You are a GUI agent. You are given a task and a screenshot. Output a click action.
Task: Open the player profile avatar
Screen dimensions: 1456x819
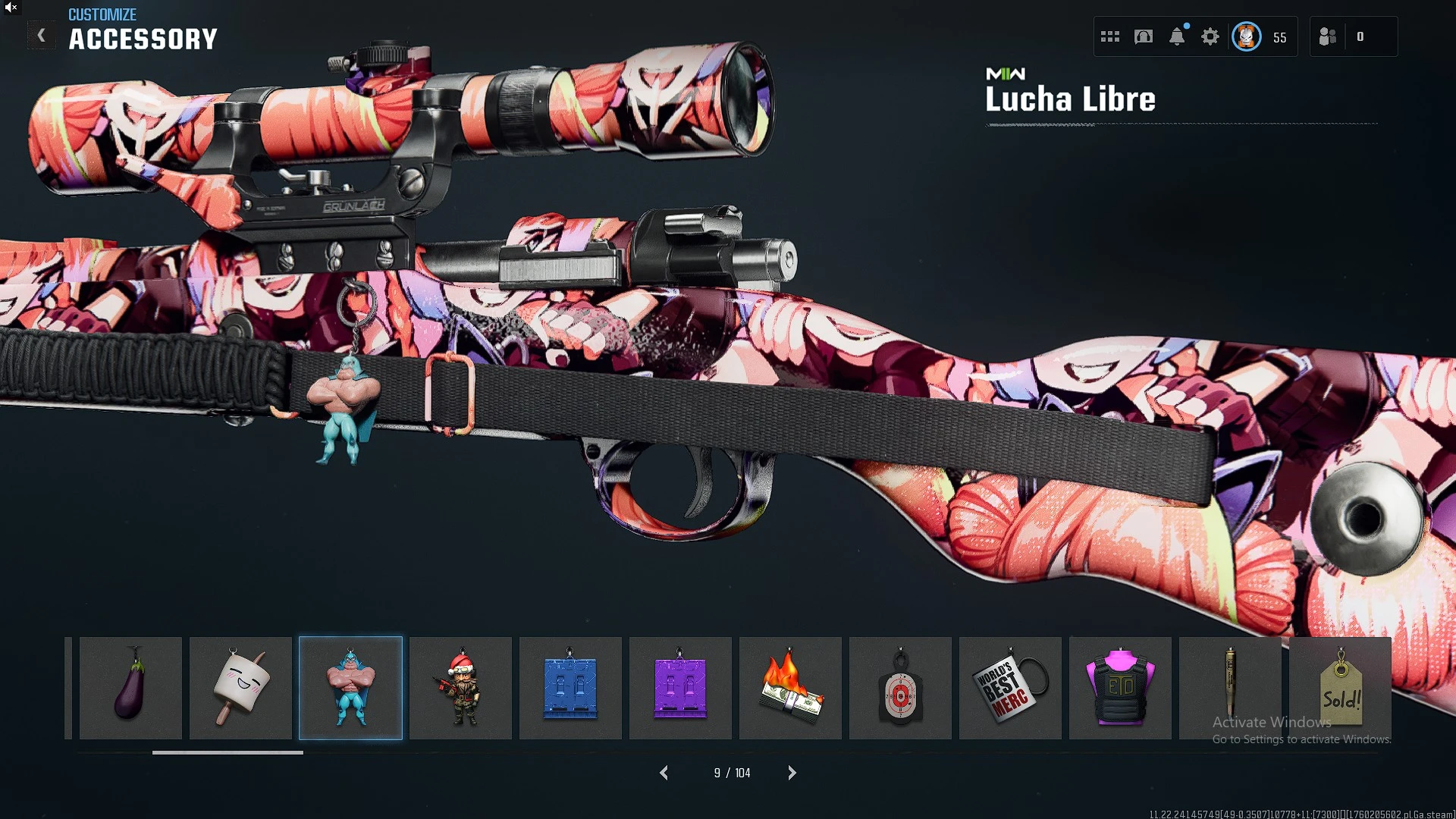[1247, 36]
